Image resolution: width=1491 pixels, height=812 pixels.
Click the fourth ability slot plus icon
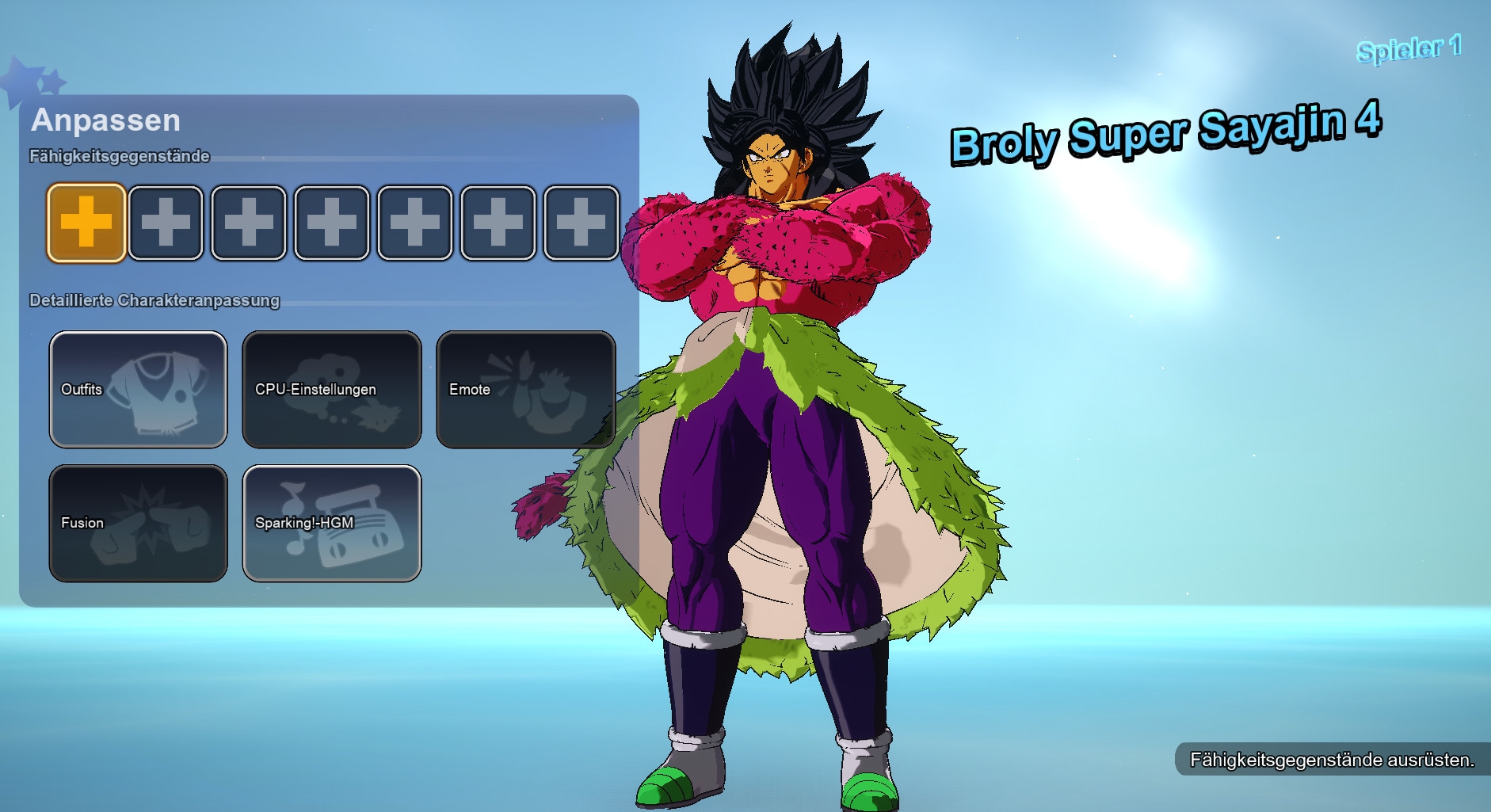click(332, 223)
